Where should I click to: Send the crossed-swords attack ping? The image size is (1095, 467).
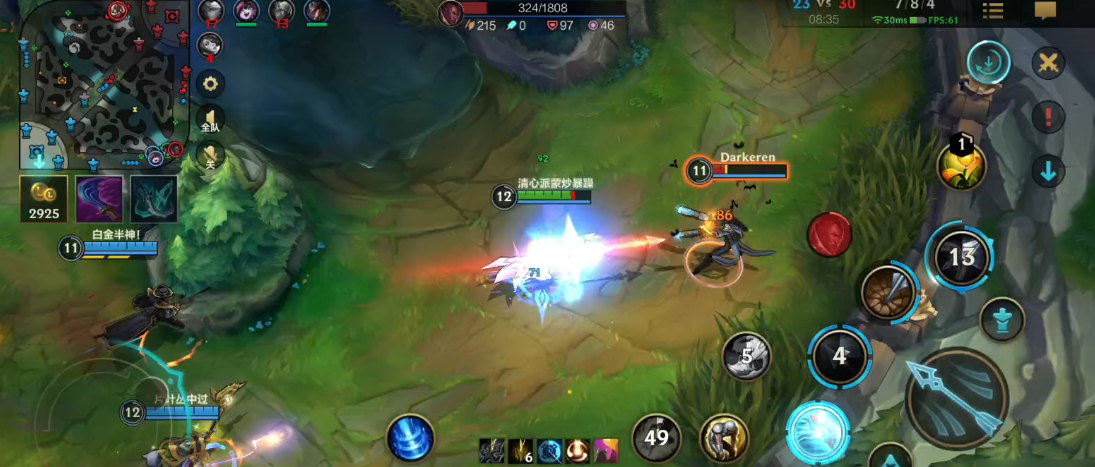[1048, 63]
